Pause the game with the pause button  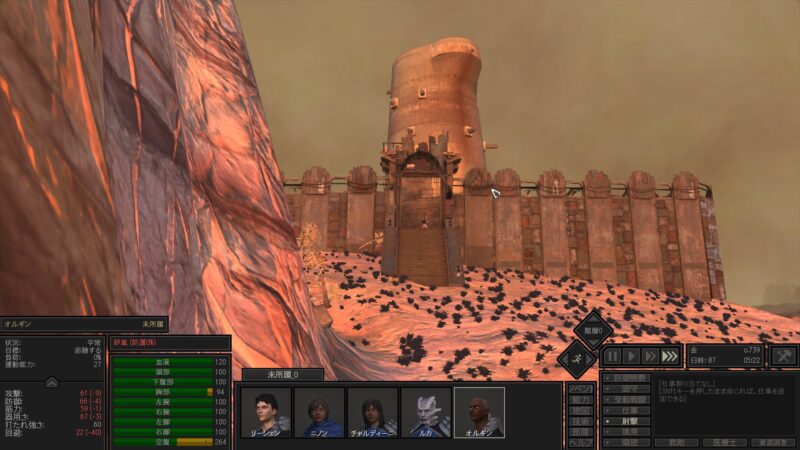coord(611,356)
